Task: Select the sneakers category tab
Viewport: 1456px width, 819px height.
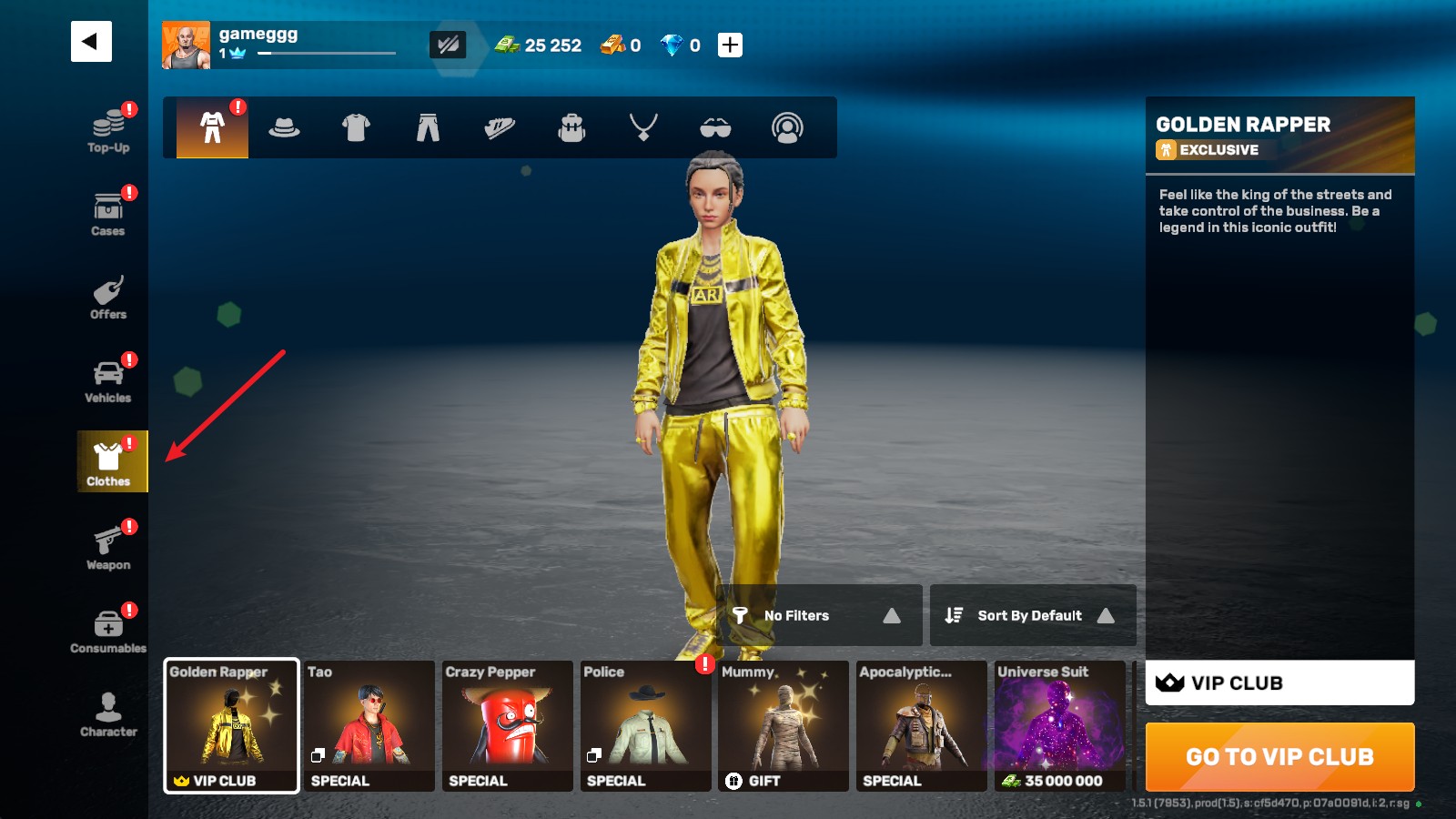Action: pos(500,128)
